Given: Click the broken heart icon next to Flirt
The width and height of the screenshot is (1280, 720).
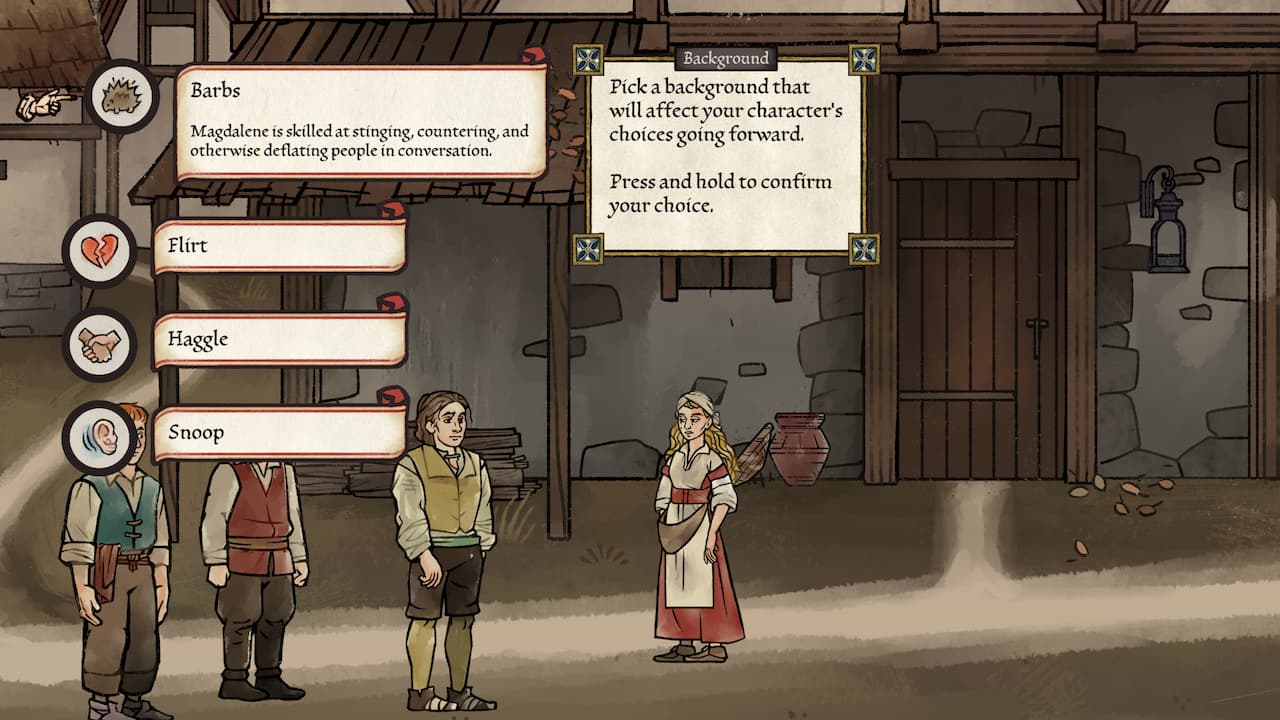Looking at the screenshot, I should click(101, 250).
